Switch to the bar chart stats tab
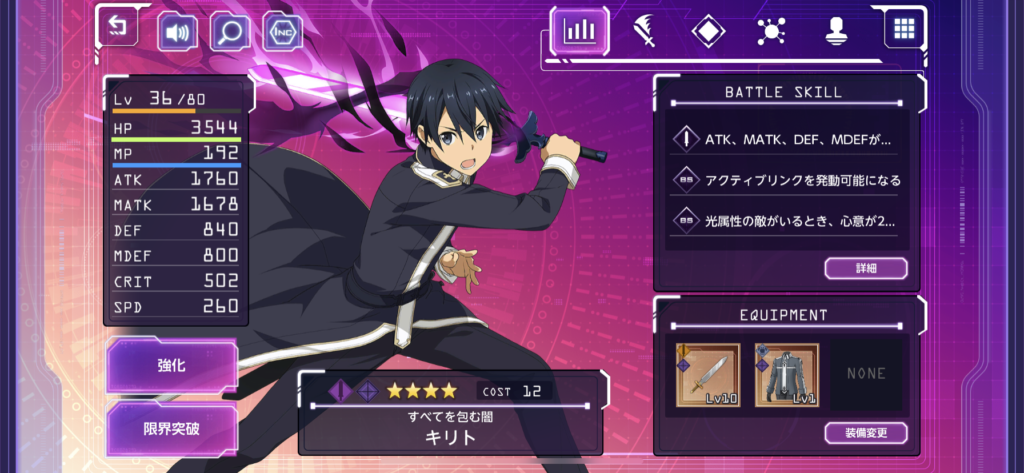 [579, 30]
